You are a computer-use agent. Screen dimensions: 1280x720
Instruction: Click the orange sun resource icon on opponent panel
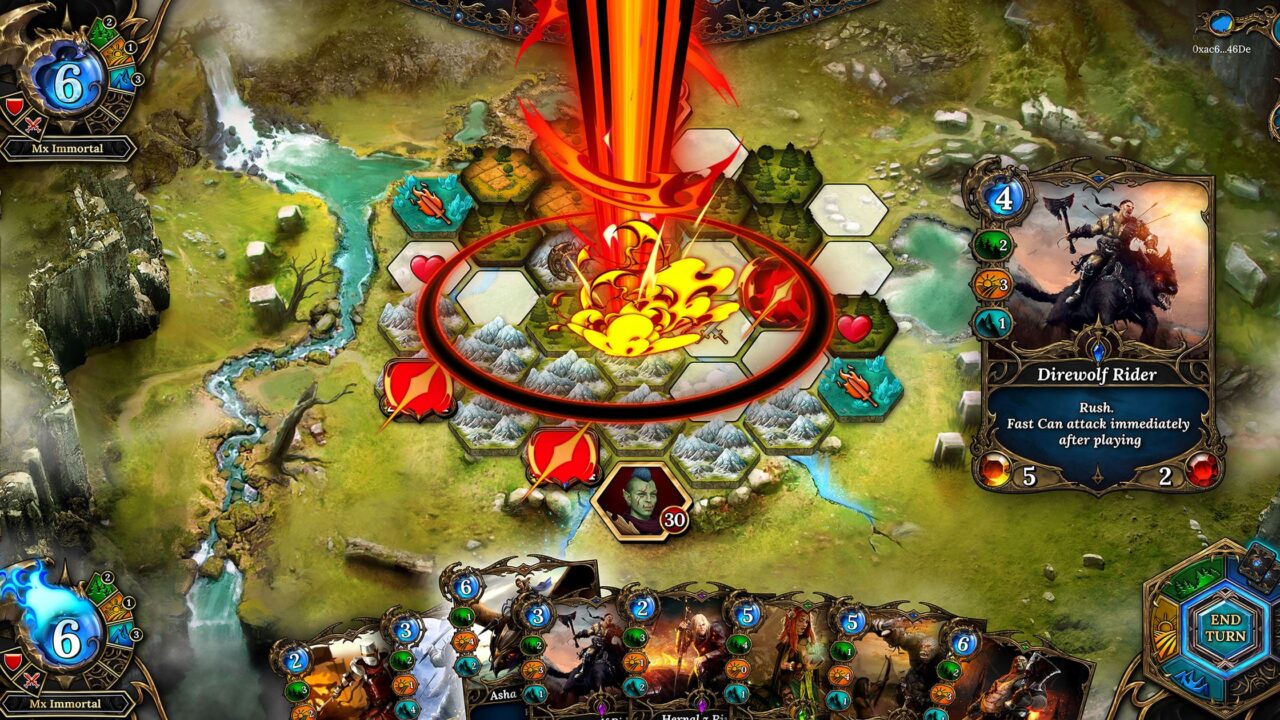point(118,51)
